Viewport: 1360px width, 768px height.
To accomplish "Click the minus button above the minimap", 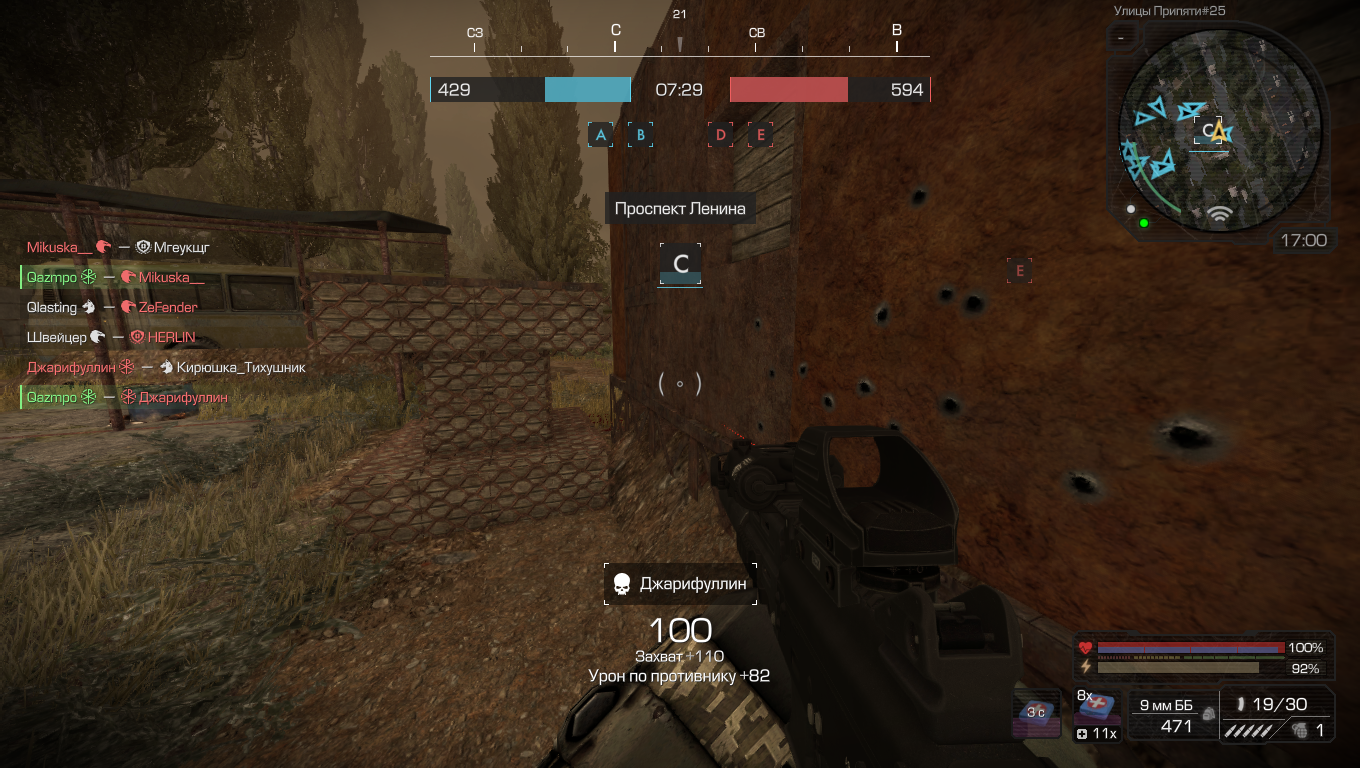I will tap(1122, 38).
